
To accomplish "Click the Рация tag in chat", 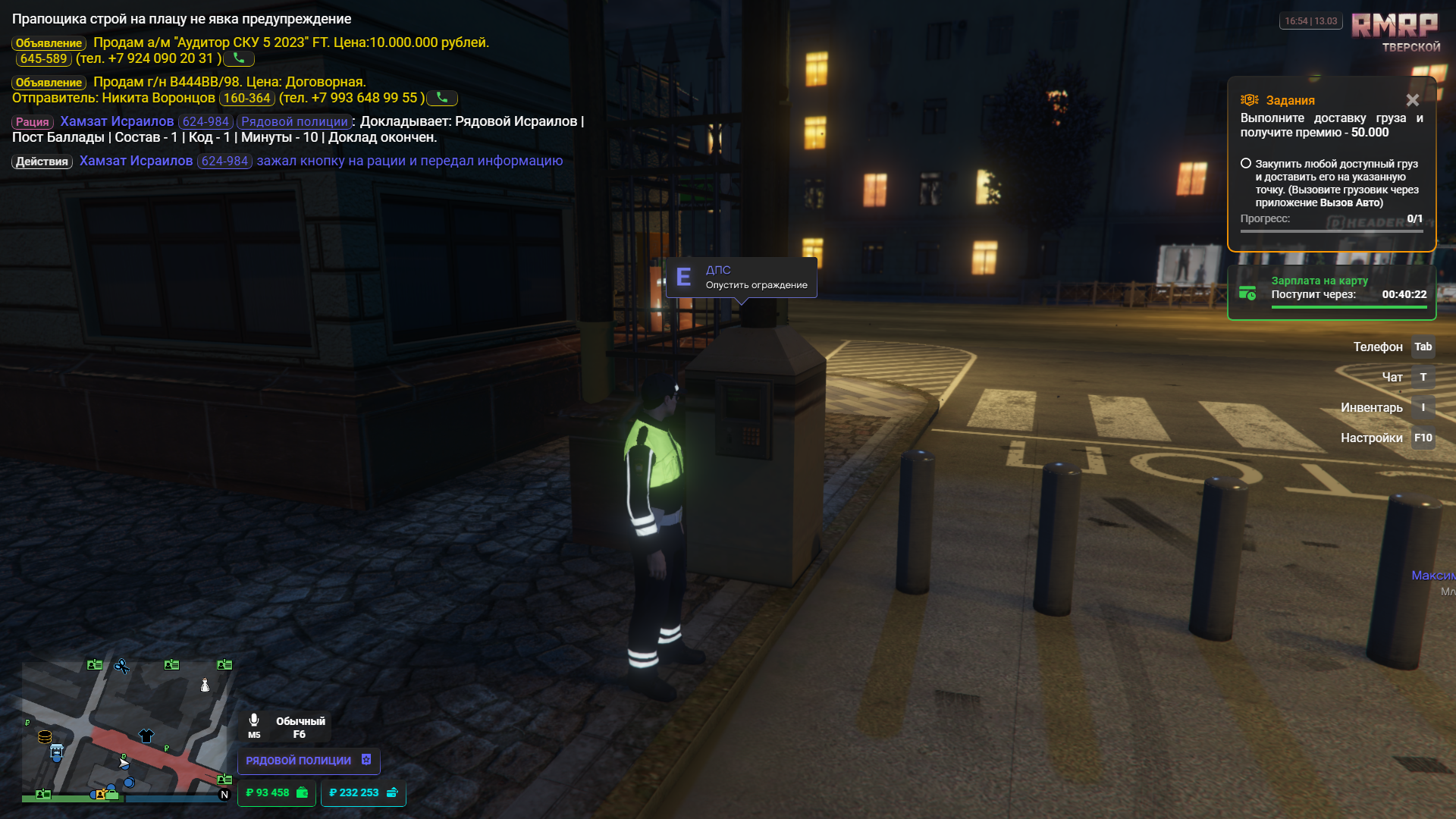I will pyautogui.click(x=33, y=122).
